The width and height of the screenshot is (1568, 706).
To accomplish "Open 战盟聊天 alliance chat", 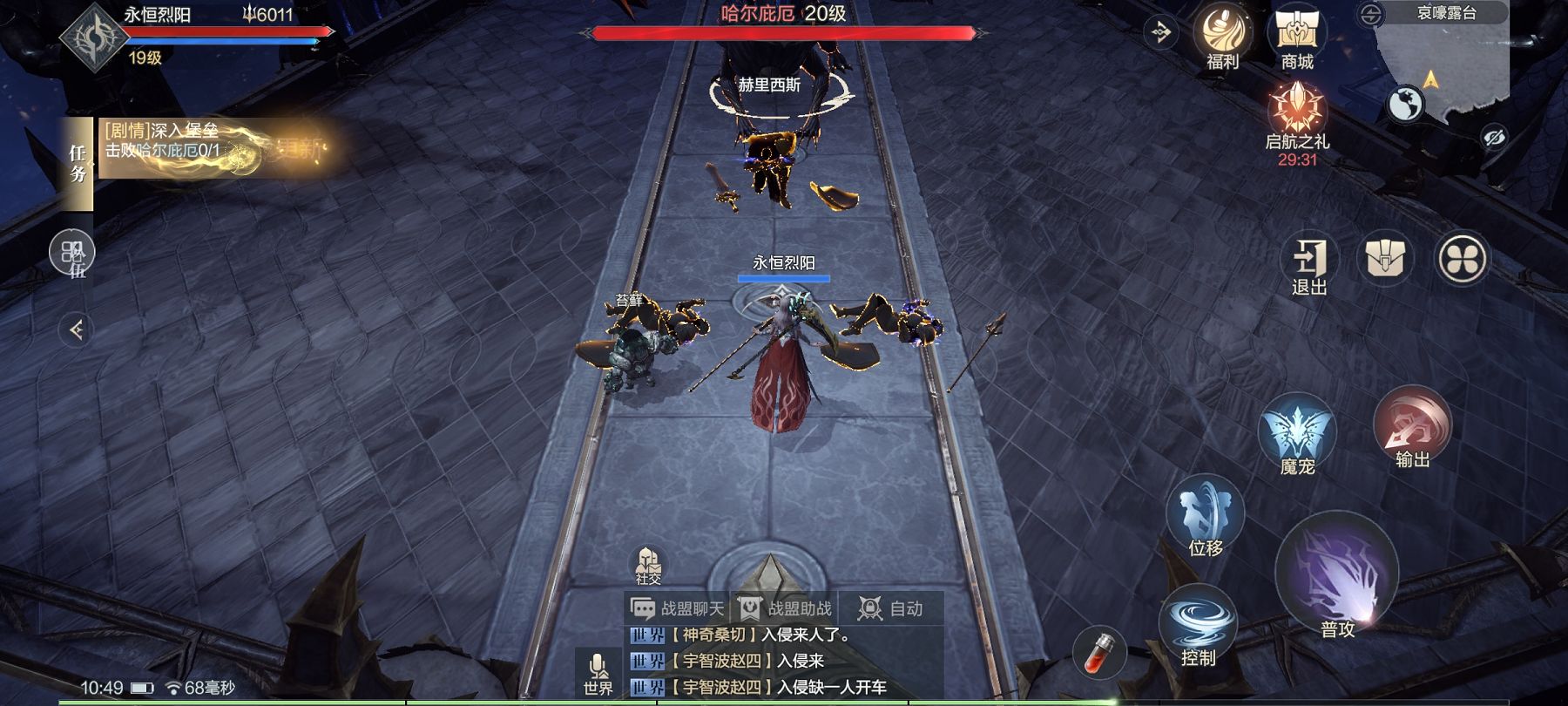I will coord(678,608).
